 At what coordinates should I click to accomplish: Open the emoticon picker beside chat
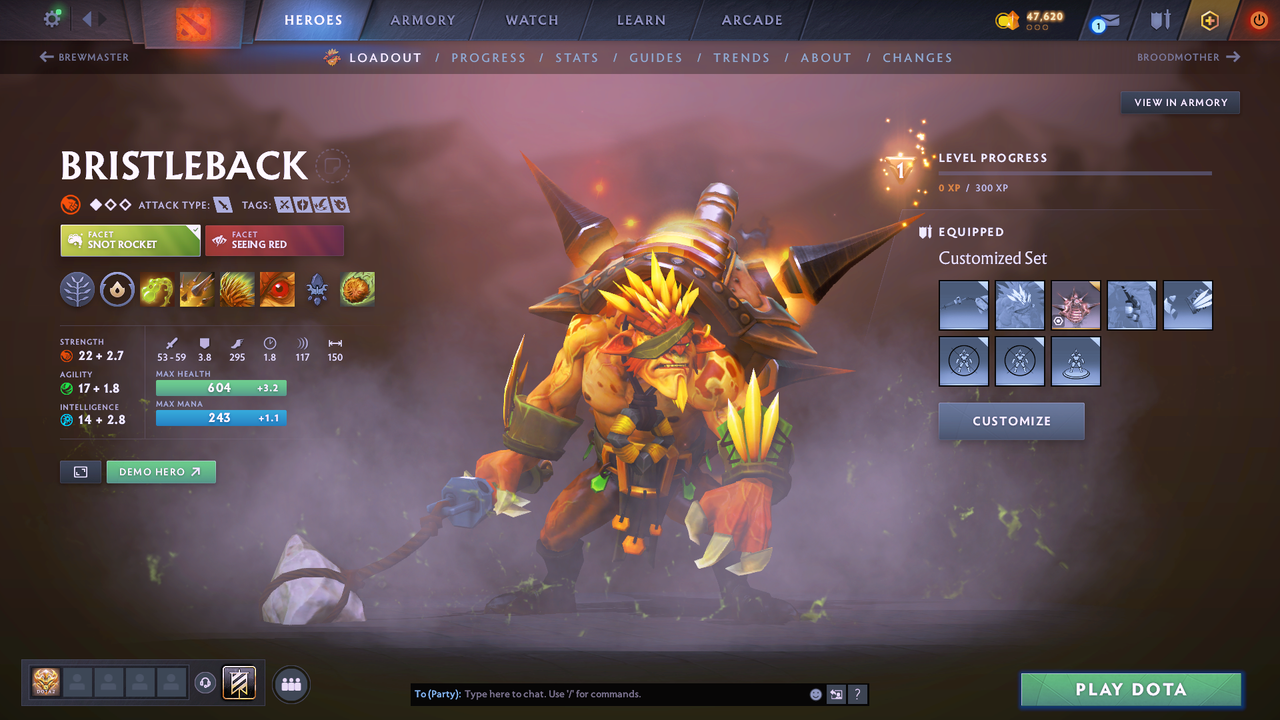point(815,693)
